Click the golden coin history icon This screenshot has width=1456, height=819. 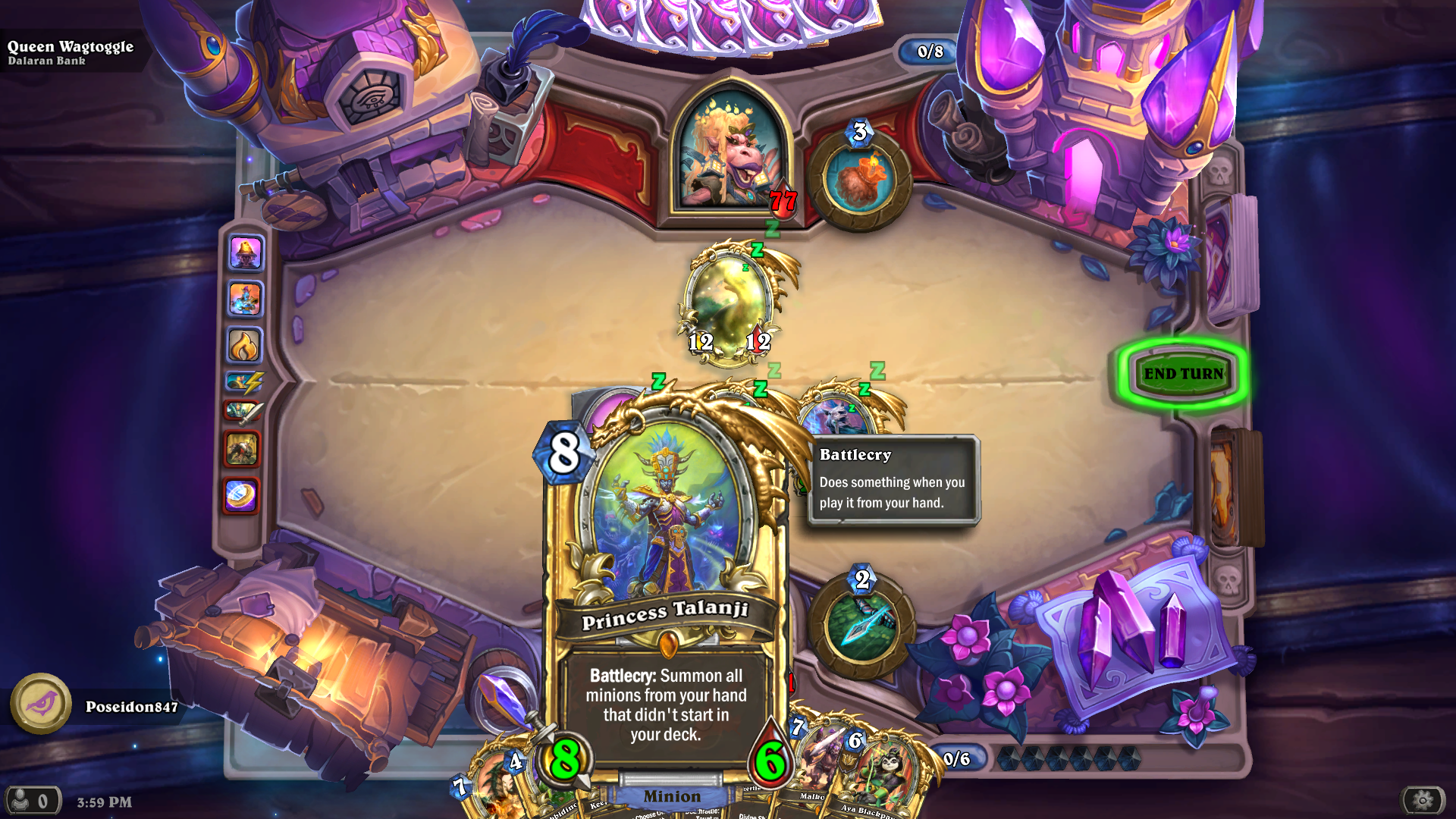pos(241,493)
